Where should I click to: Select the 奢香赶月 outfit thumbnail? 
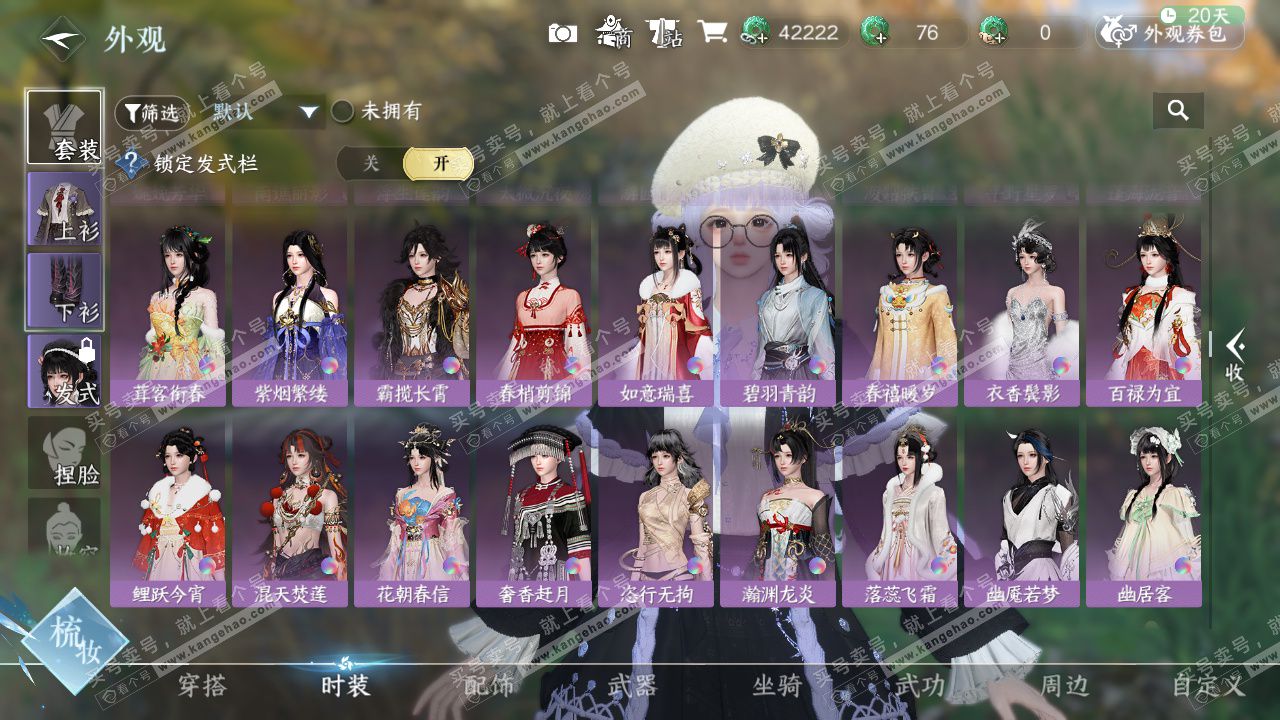point(534,510)
